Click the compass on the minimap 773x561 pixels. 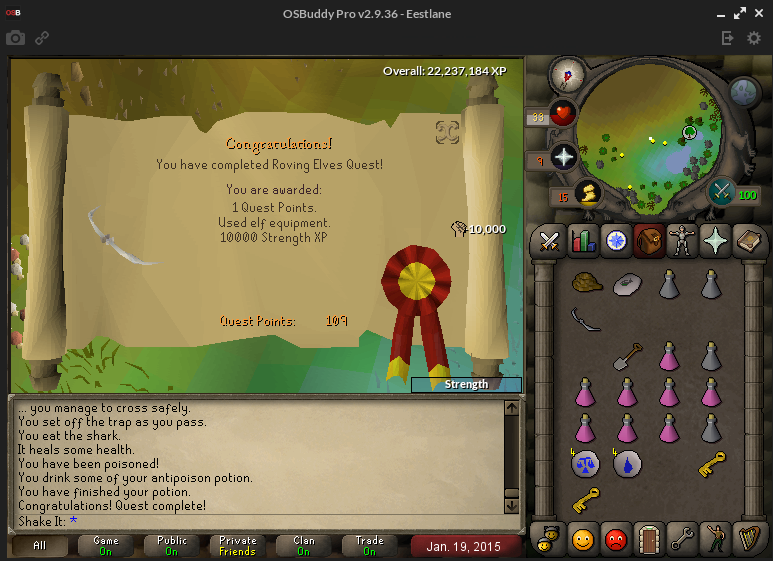[x=567, y=74]
